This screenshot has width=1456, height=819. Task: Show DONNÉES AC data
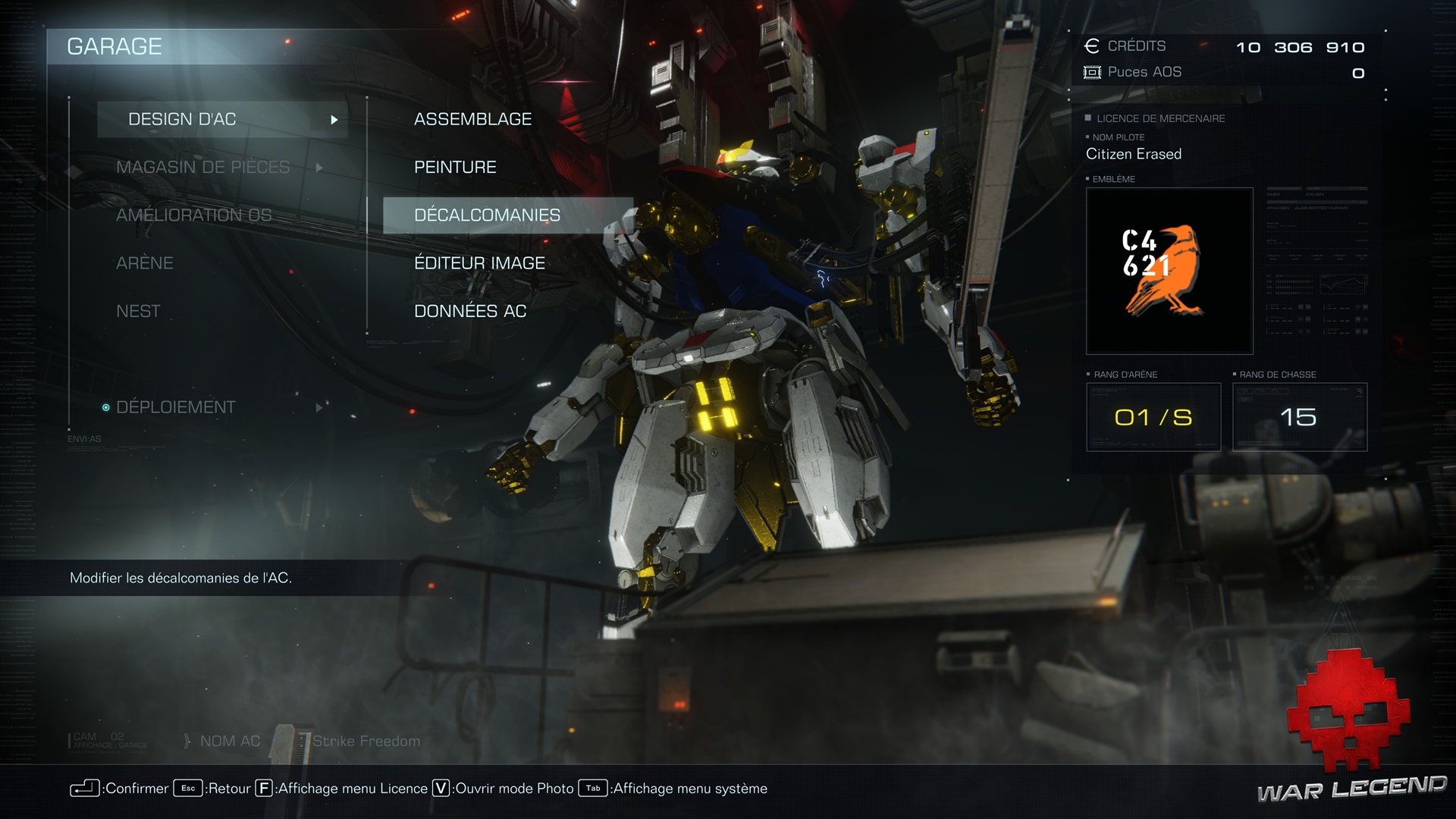tap(470, 311)
